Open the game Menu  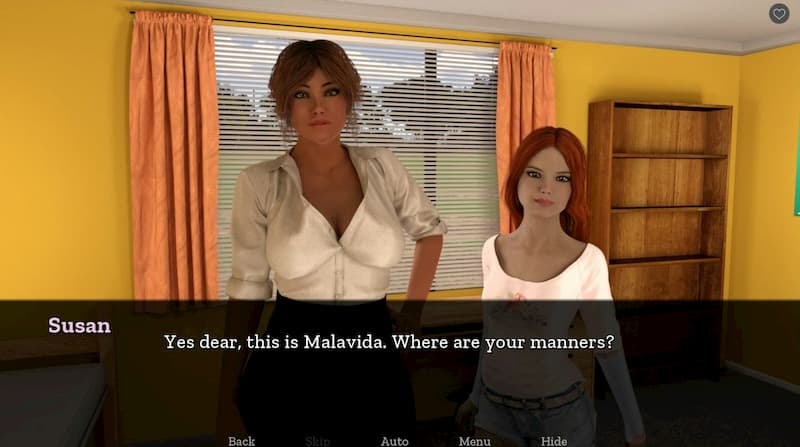474,440
